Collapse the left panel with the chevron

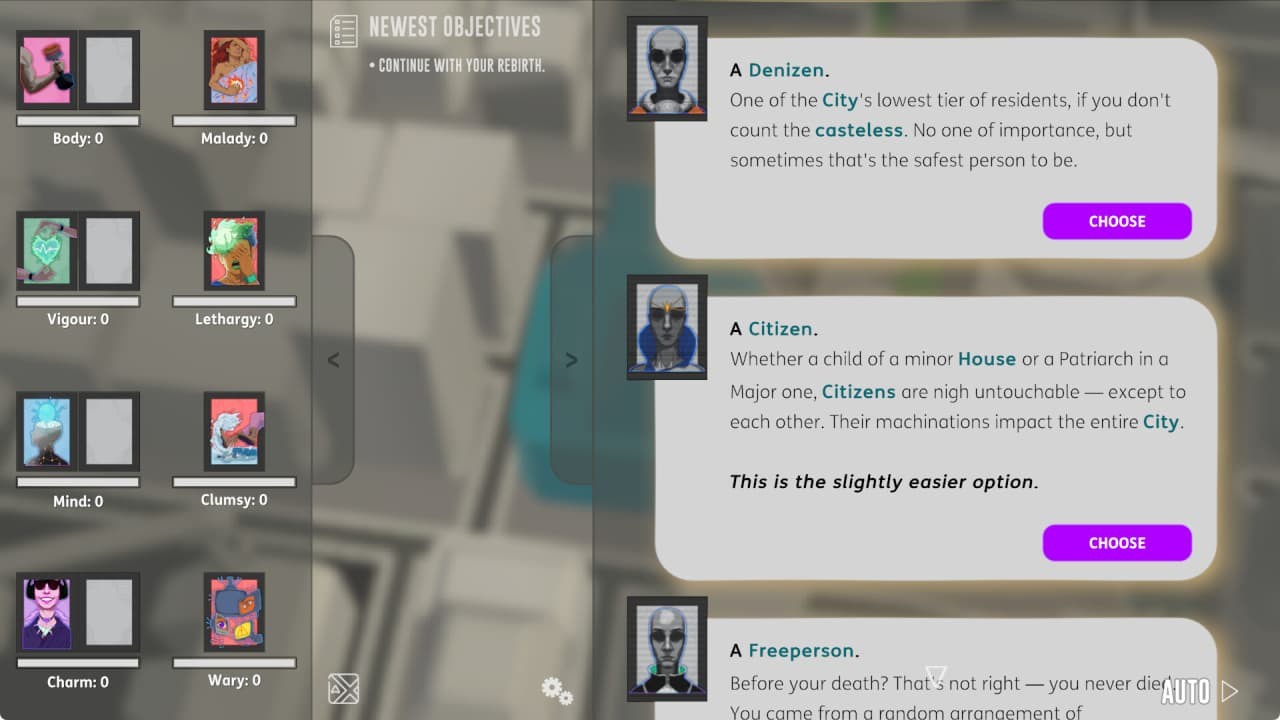click(x=332, y=360)
